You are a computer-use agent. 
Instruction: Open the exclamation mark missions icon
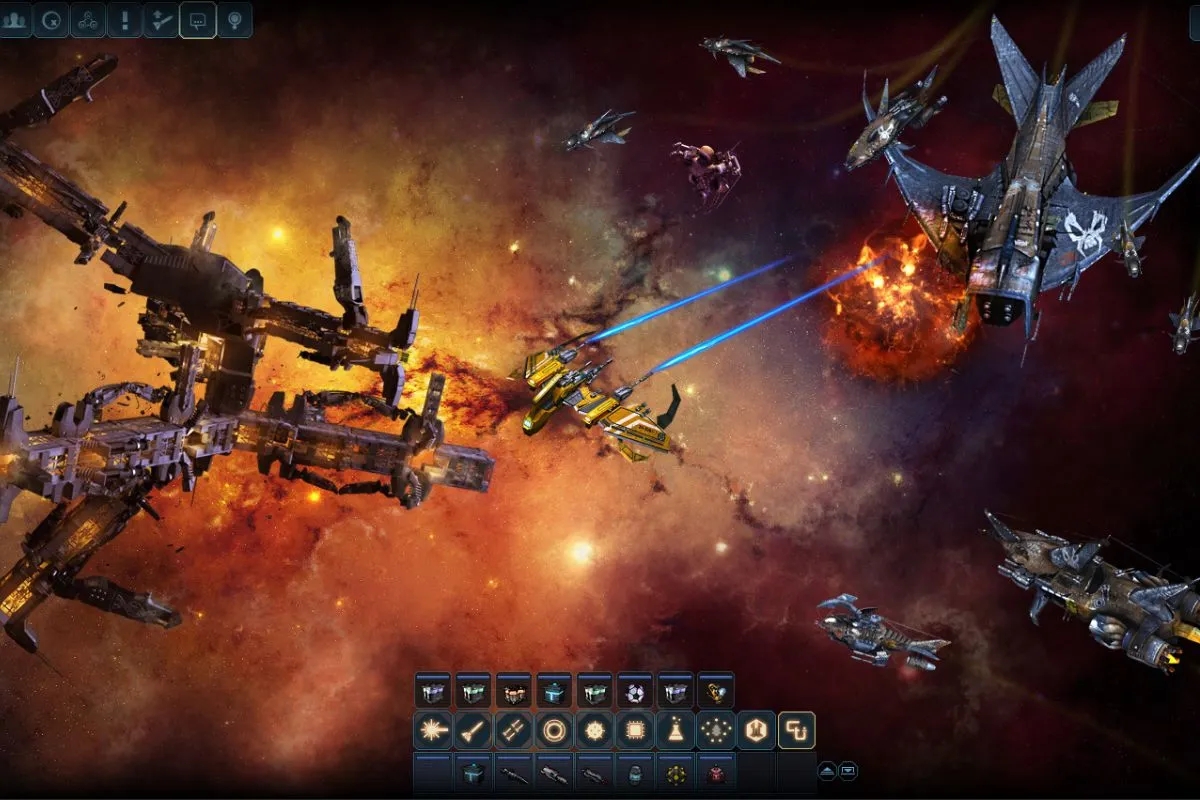tap(125, 20)
